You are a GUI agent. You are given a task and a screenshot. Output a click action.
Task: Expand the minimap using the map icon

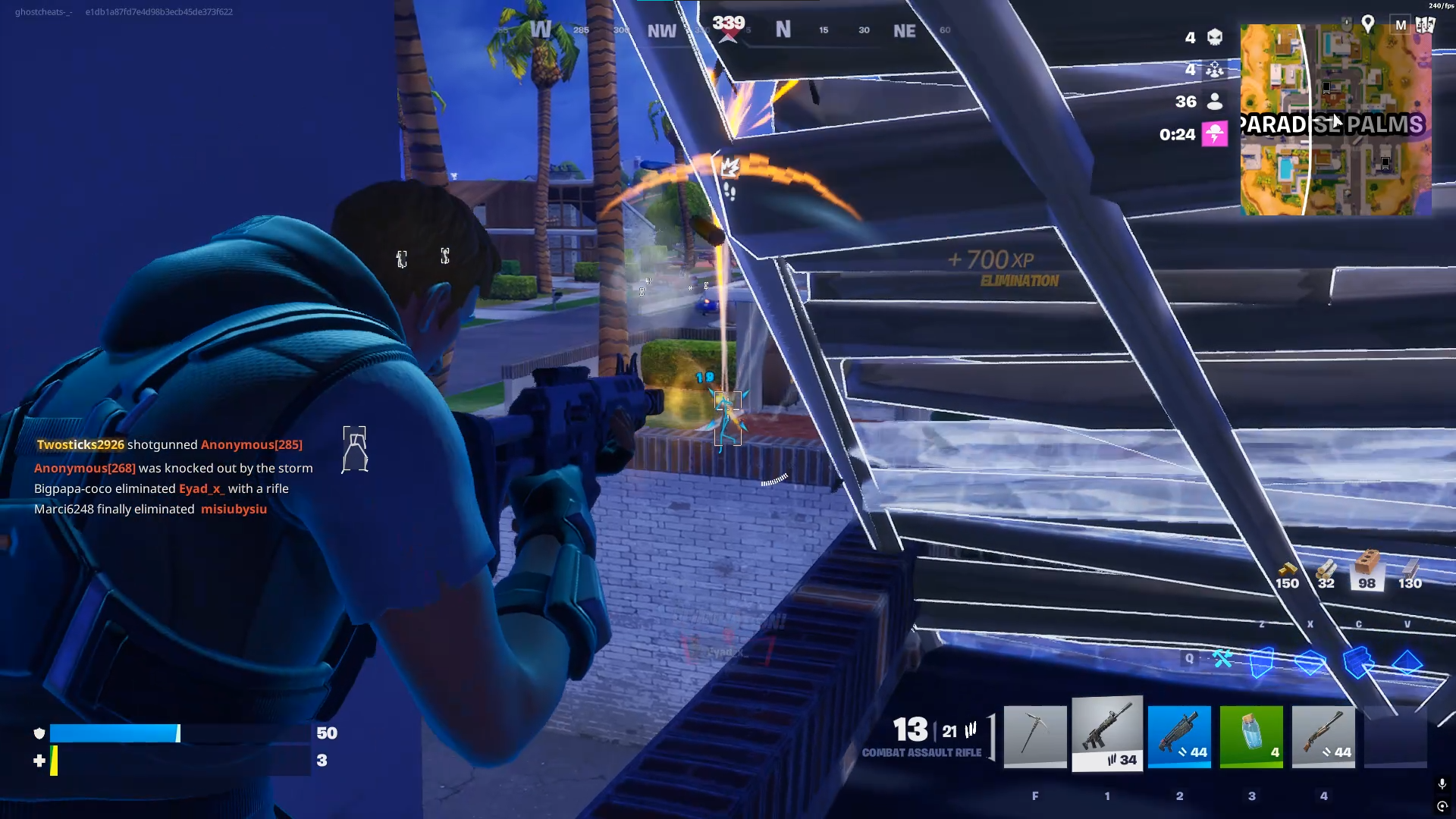point(1426,24)
